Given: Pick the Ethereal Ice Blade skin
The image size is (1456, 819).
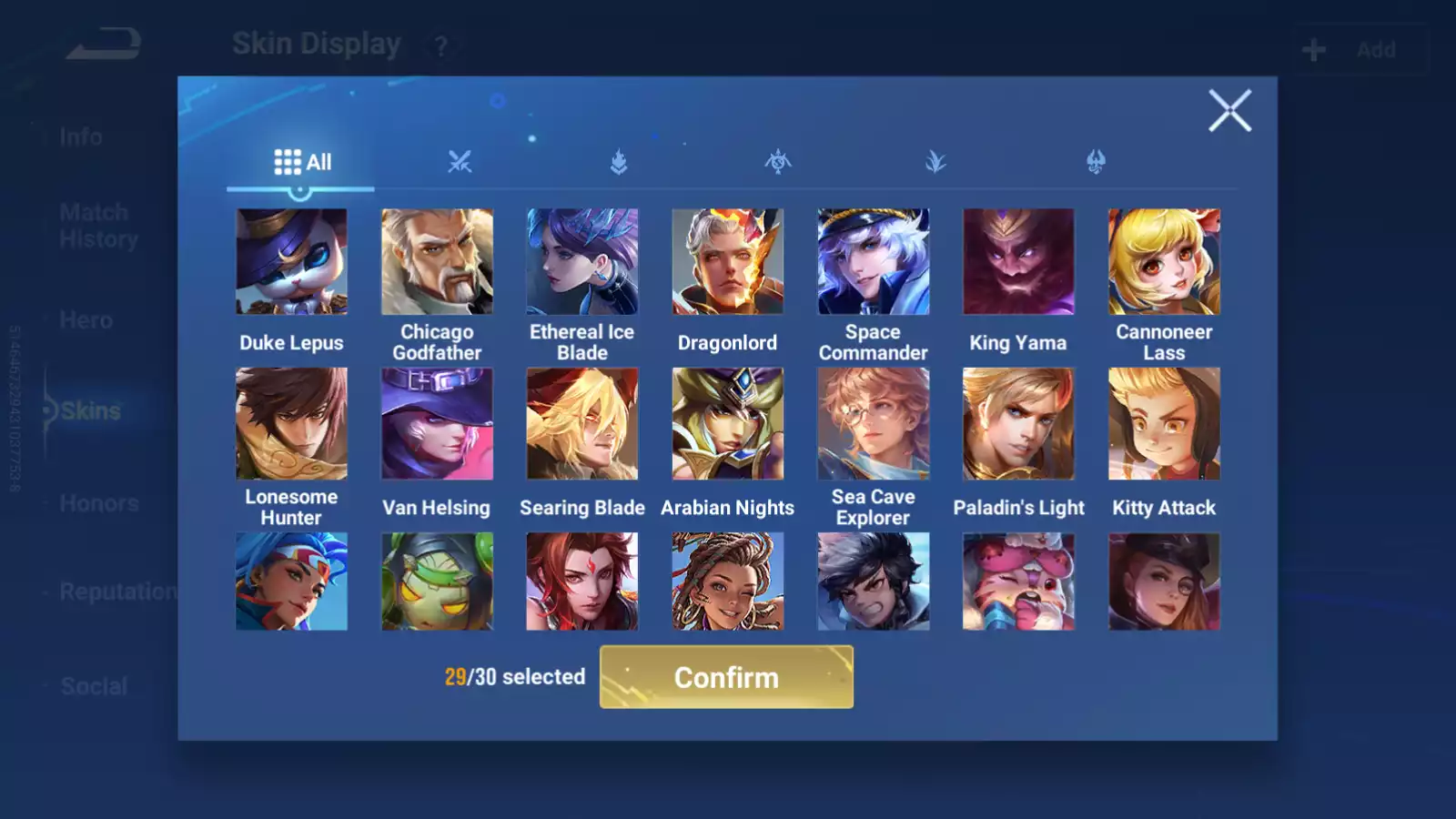Looking at the screenshot, I should (x=582, y=262).
